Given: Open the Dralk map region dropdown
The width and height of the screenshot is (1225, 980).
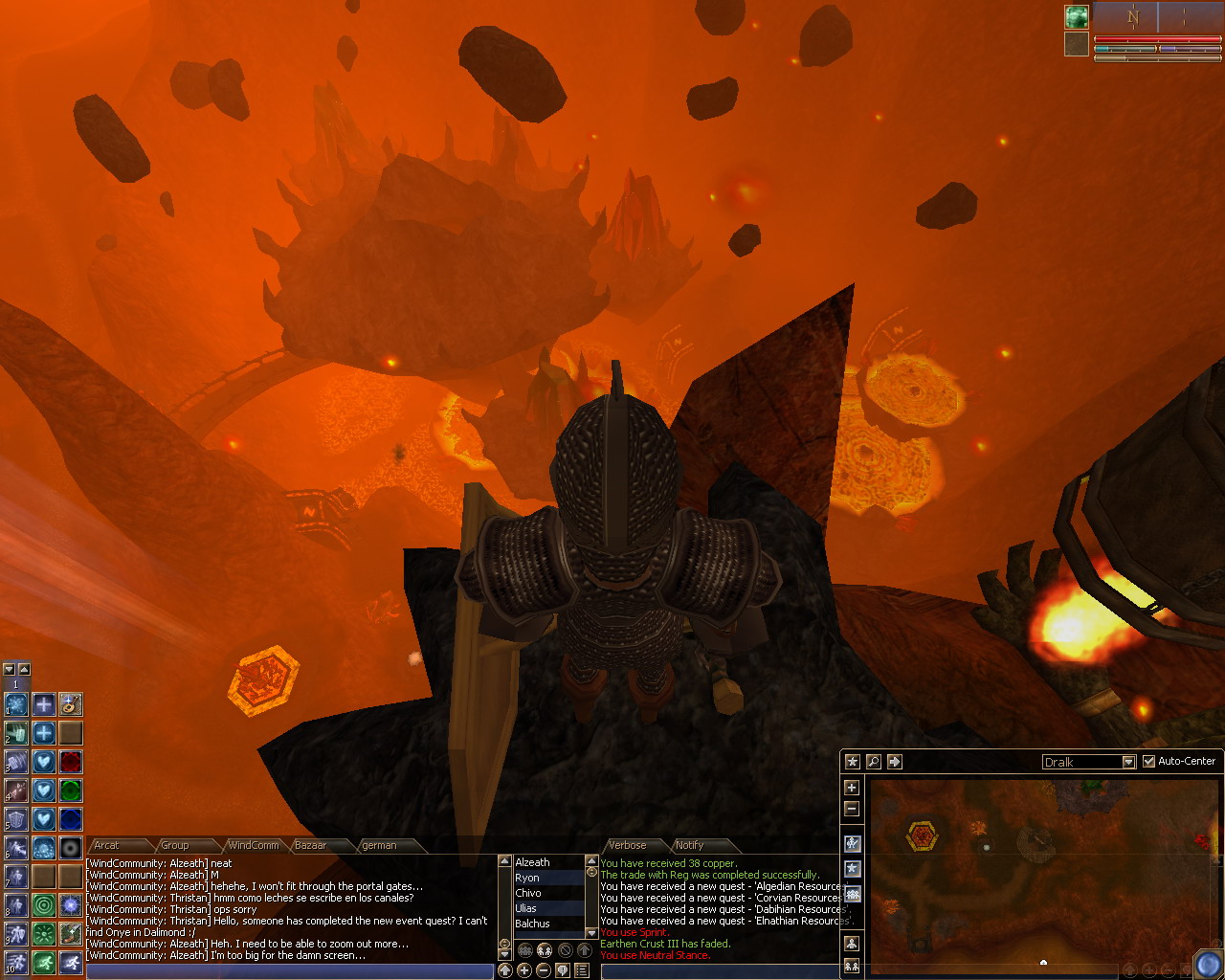Looking at the screenshot, I should point(1128,762).
